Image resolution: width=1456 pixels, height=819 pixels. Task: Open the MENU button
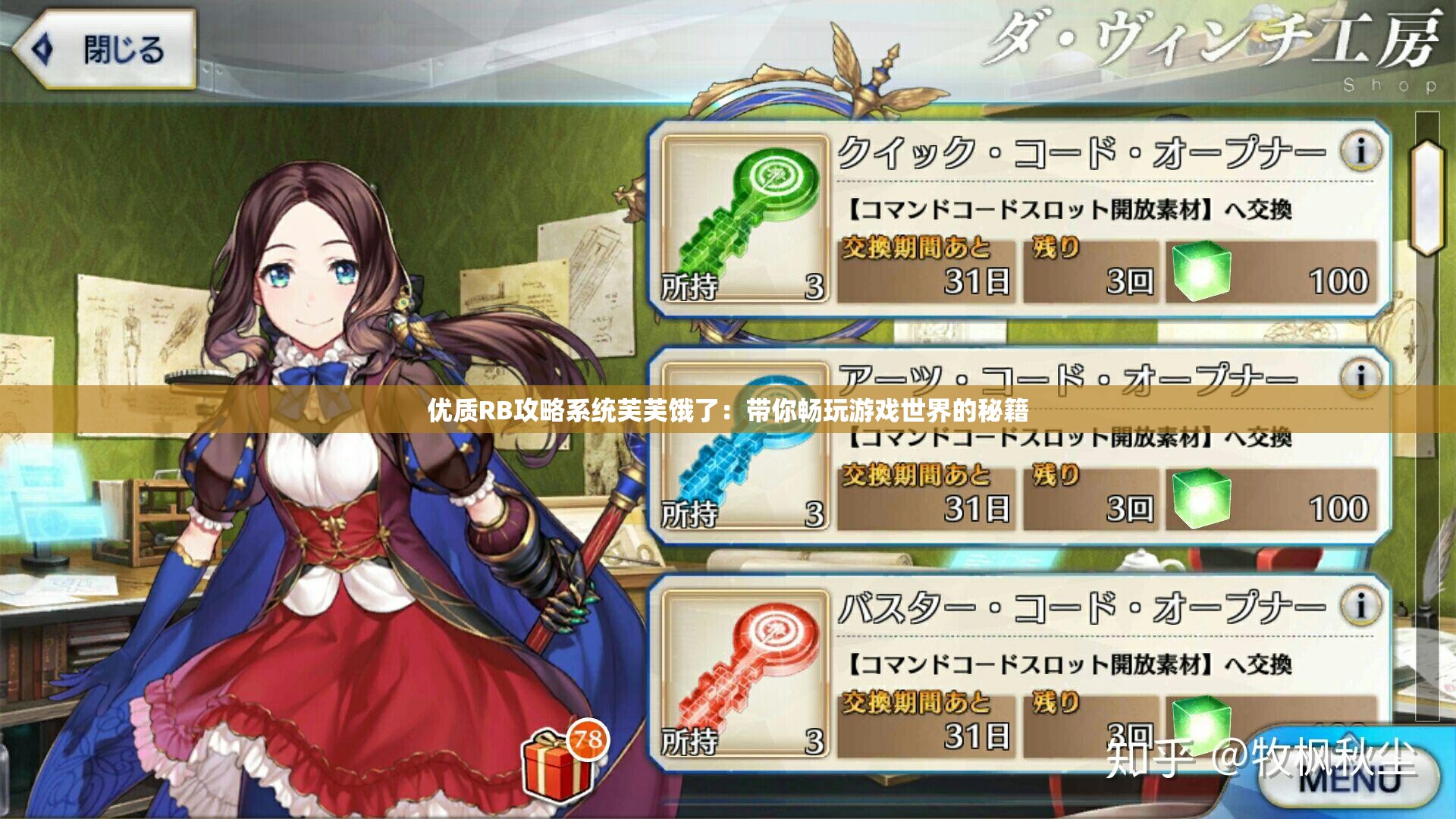[x=1350, y=779]
